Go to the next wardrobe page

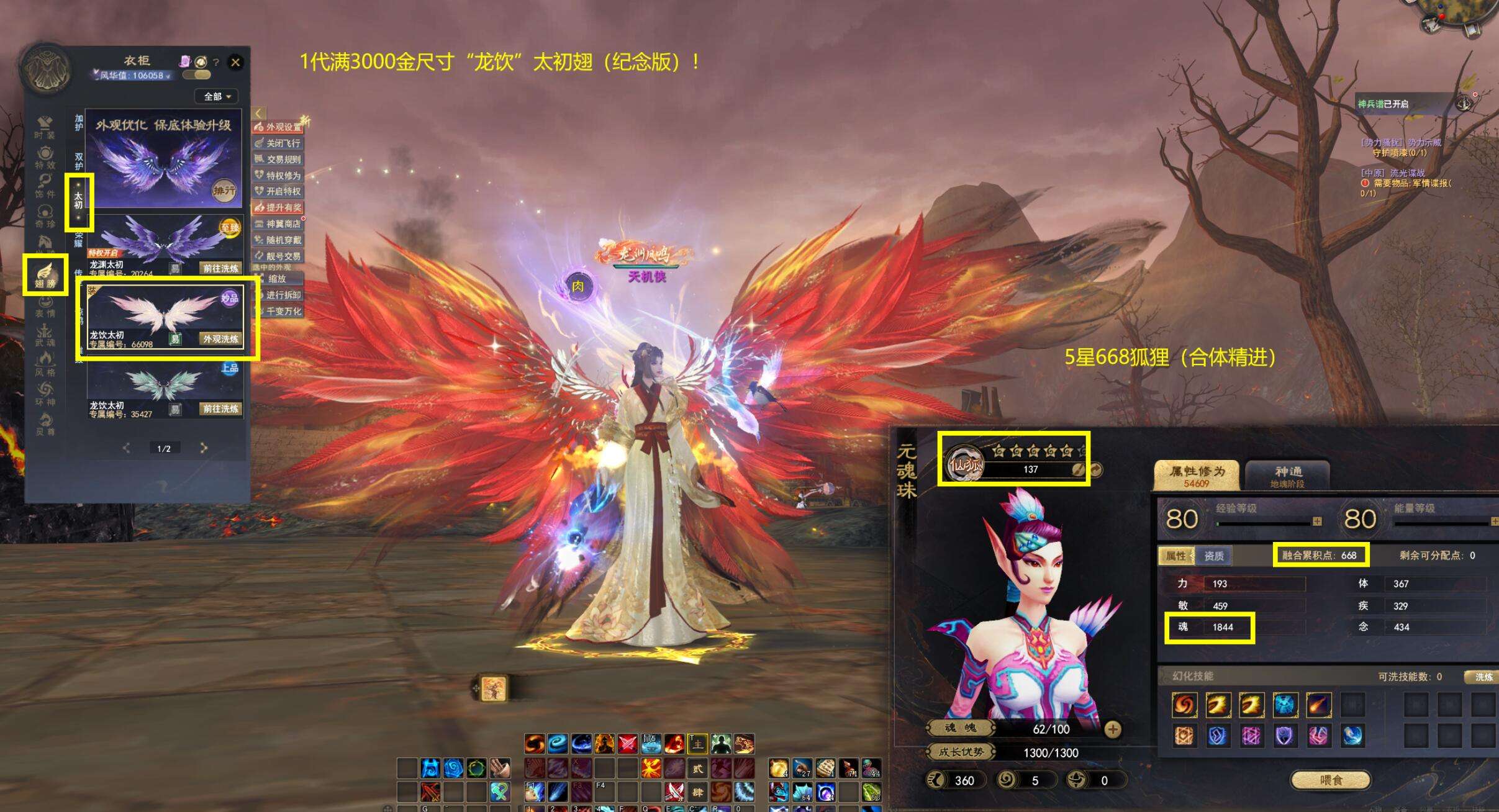204,448
